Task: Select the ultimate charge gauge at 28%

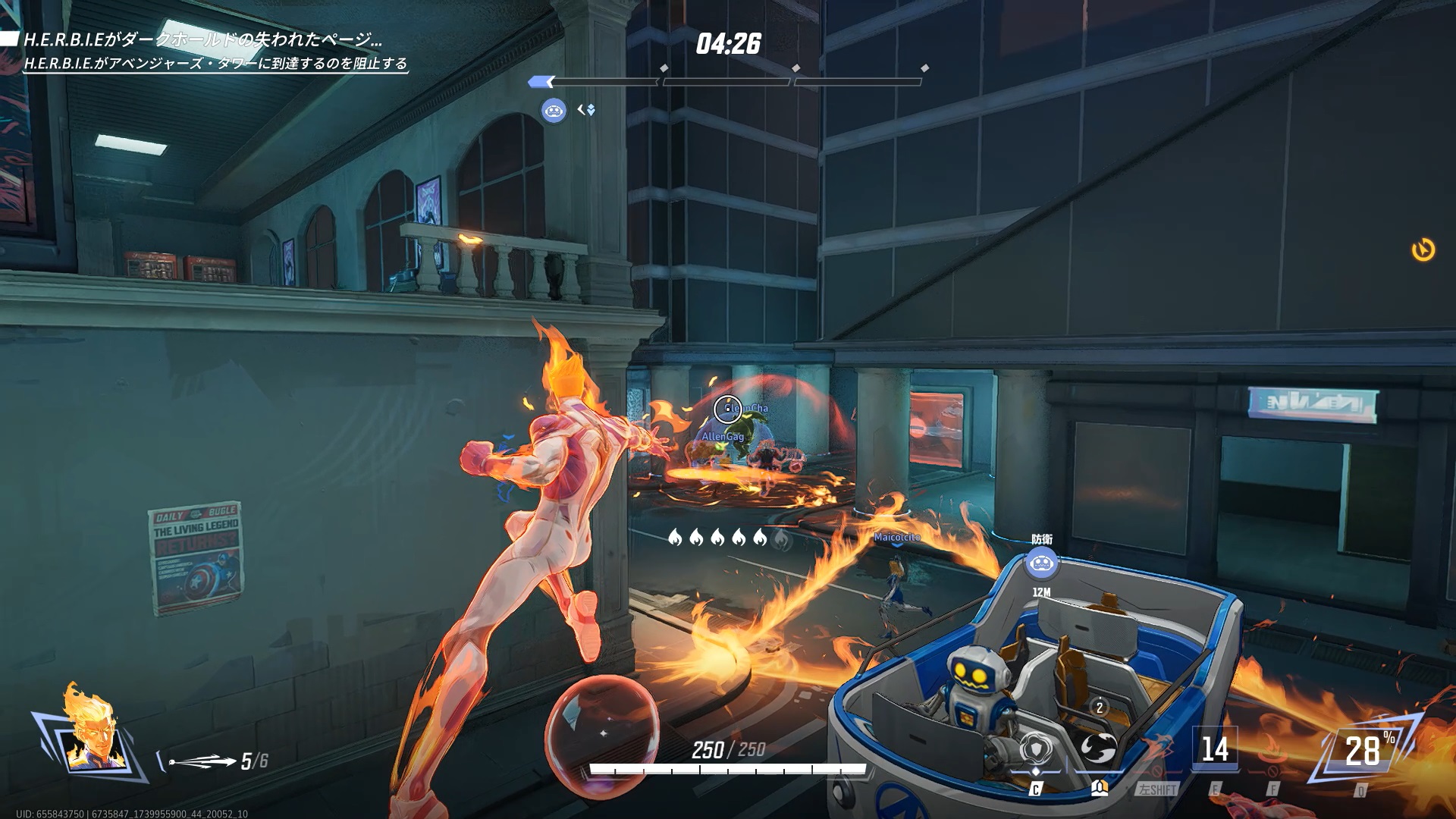Action: coord(1363,751)
